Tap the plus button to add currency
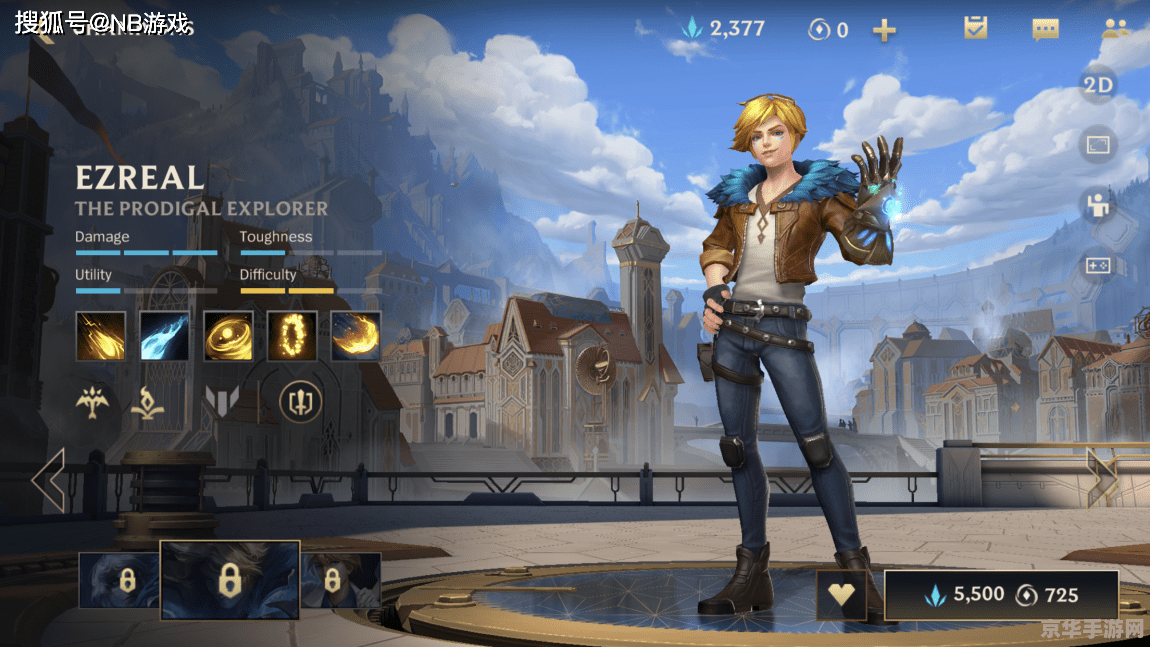1150x647 pixels. [x=884, y=30]
